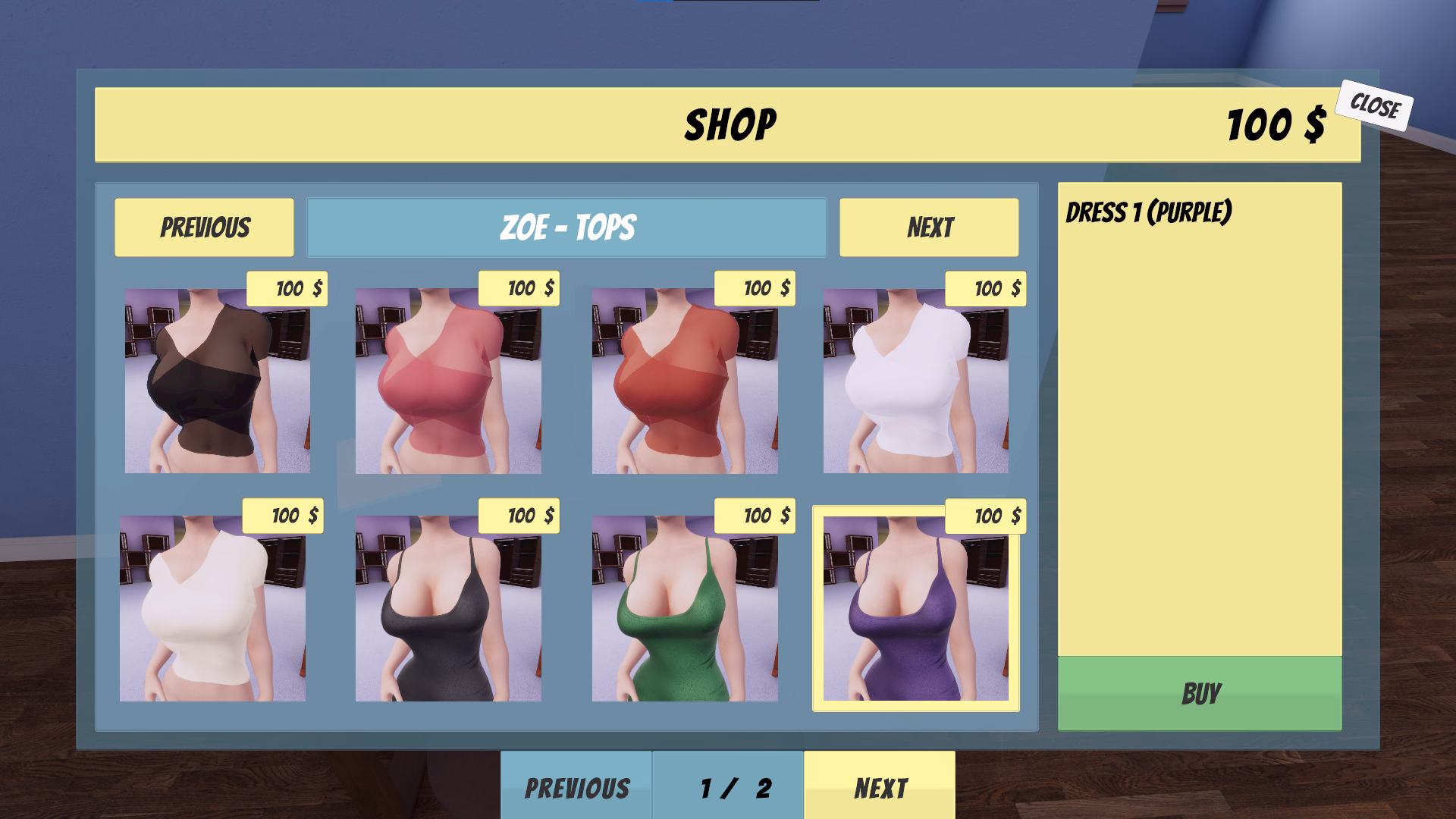This screenshot has width=1456, height=819.
Task: Click PREVIOUS to view the previous clothing category
Action: tap(203, 226)
